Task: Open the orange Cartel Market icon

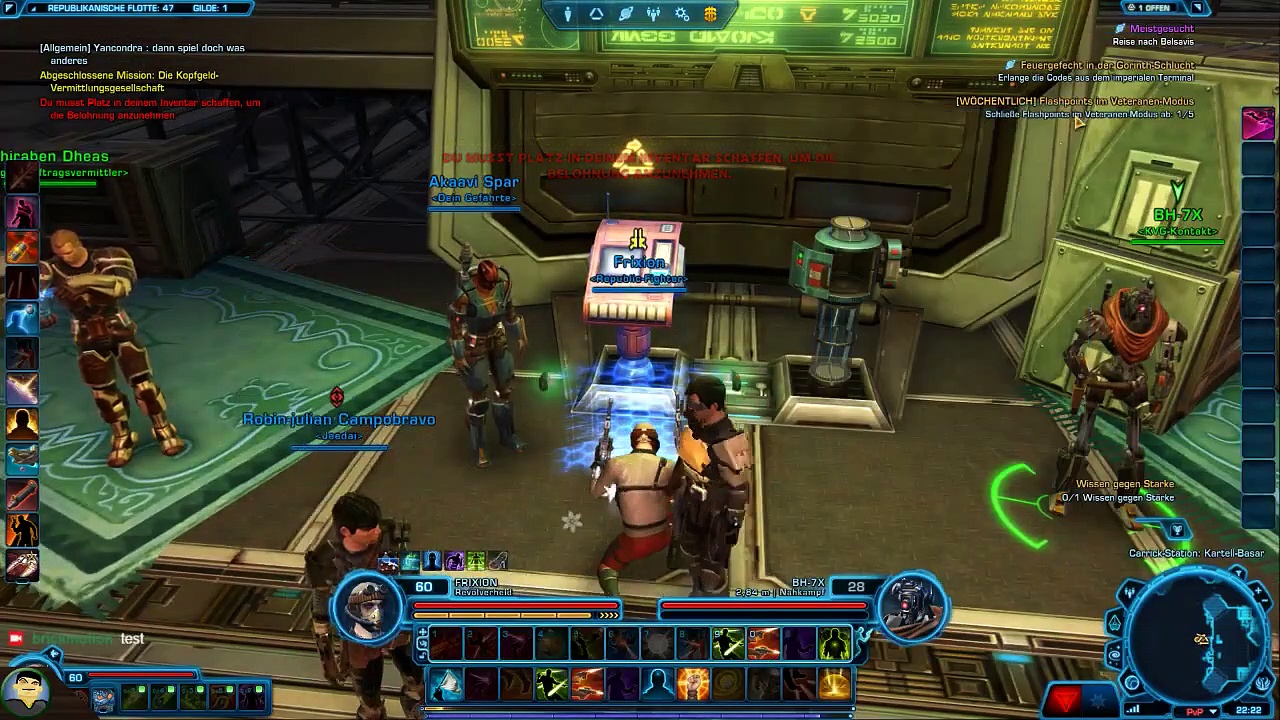Action: pyautogui.click(x=710, y=14)
